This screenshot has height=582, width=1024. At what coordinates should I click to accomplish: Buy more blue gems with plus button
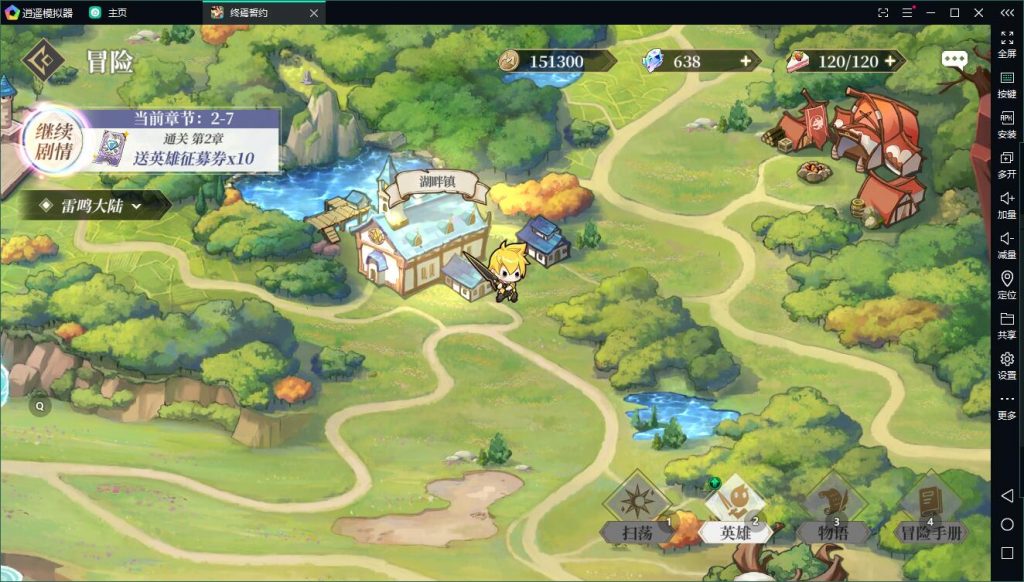point(745,61)
